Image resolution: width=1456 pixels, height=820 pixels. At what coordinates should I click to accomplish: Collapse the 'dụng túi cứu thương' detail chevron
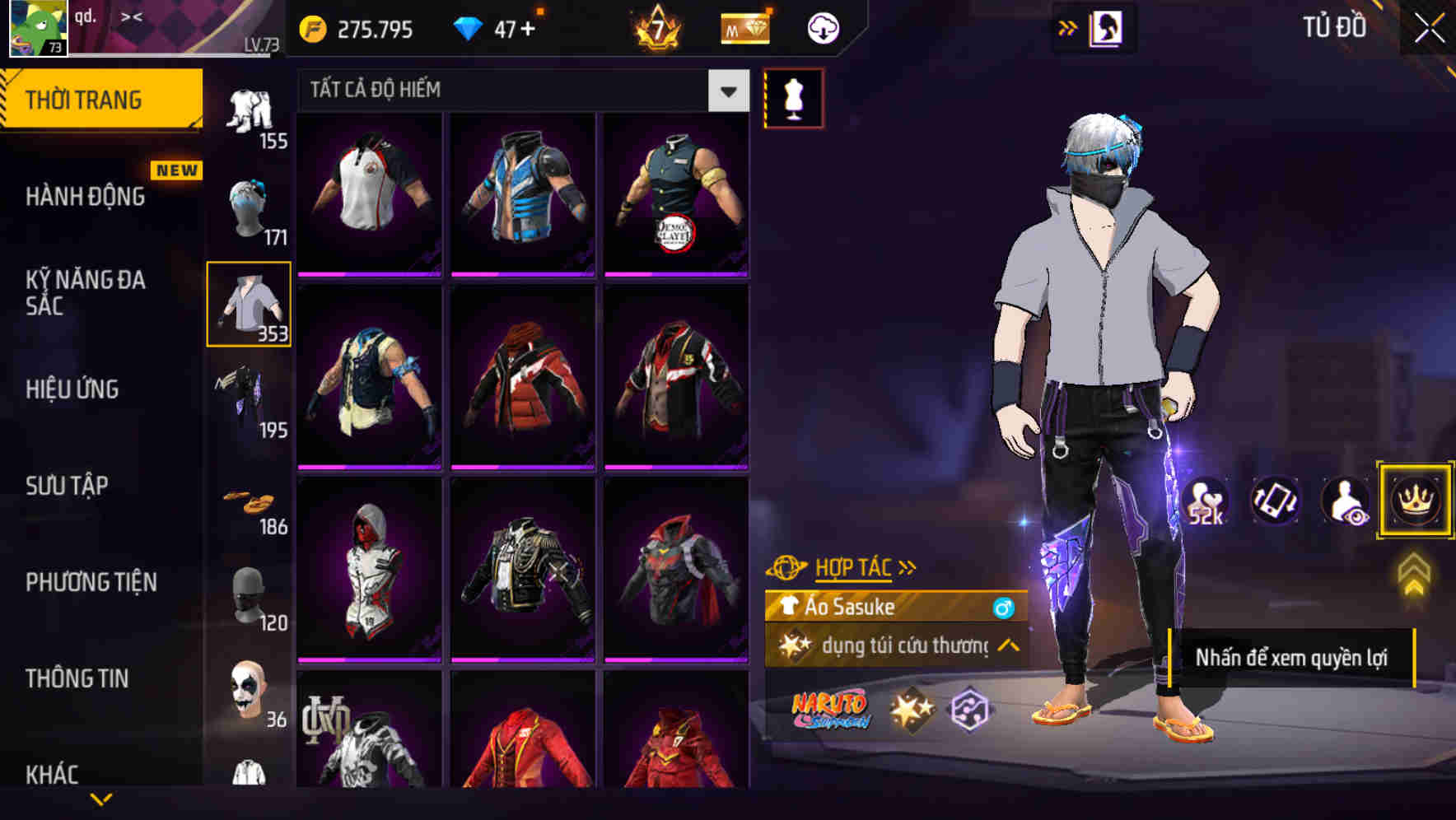pos(1006,648)
